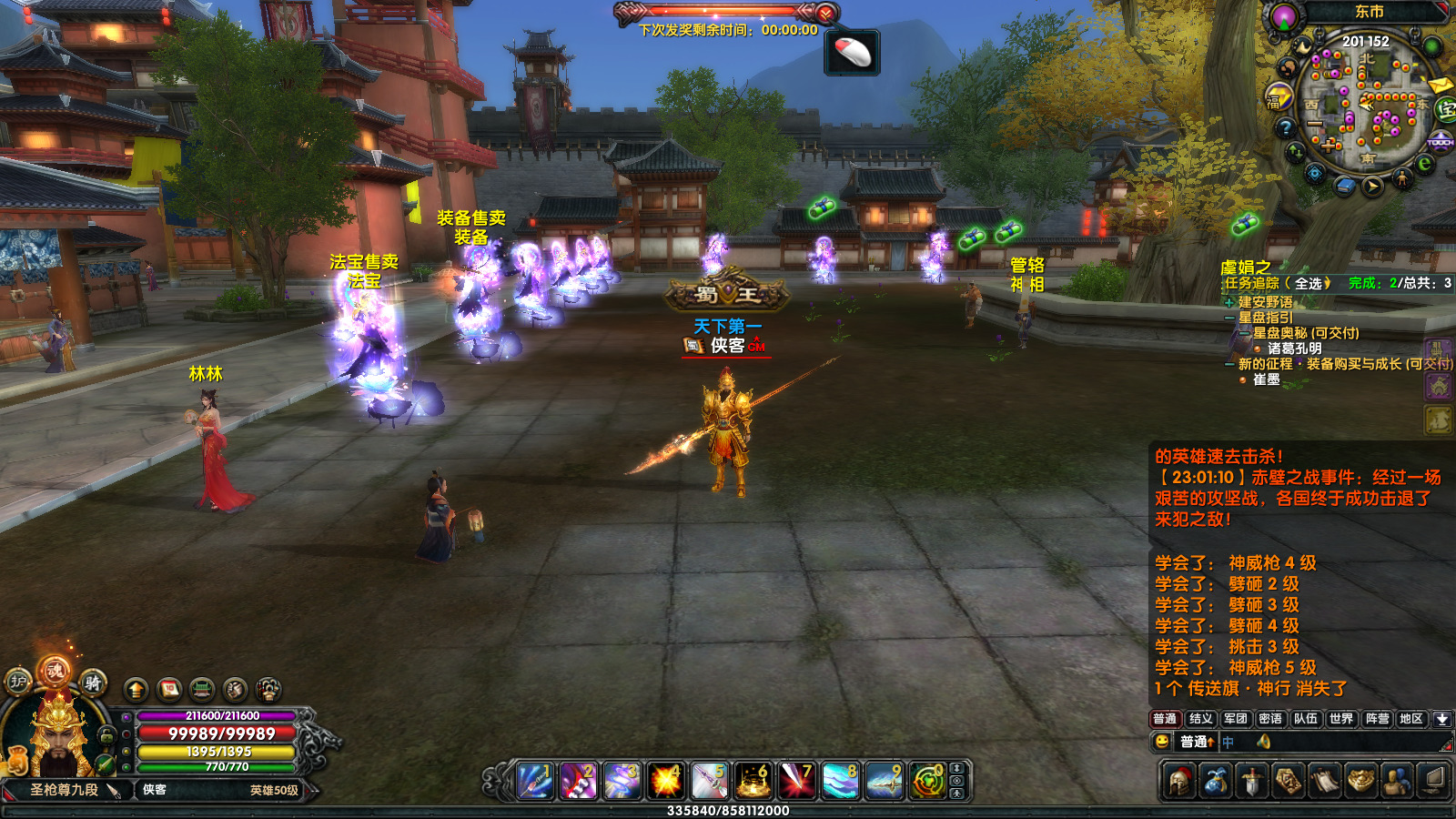Viewport: 1456px width, 819px height.
Task: Open the 队伍 chat tab
Action: [1306, 719]
